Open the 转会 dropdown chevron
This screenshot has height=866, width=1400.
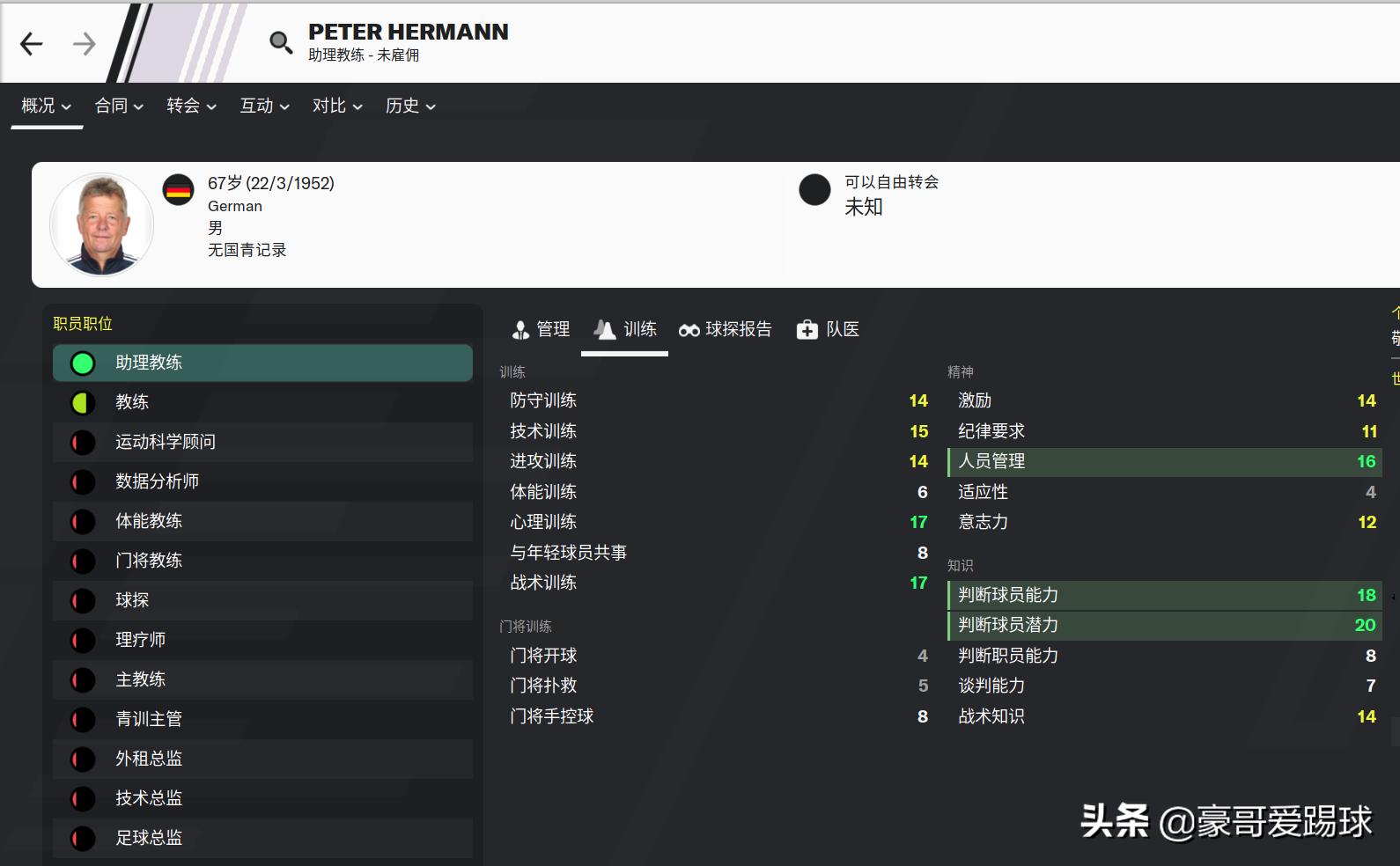pyautogui.click(x=211, y=107)
